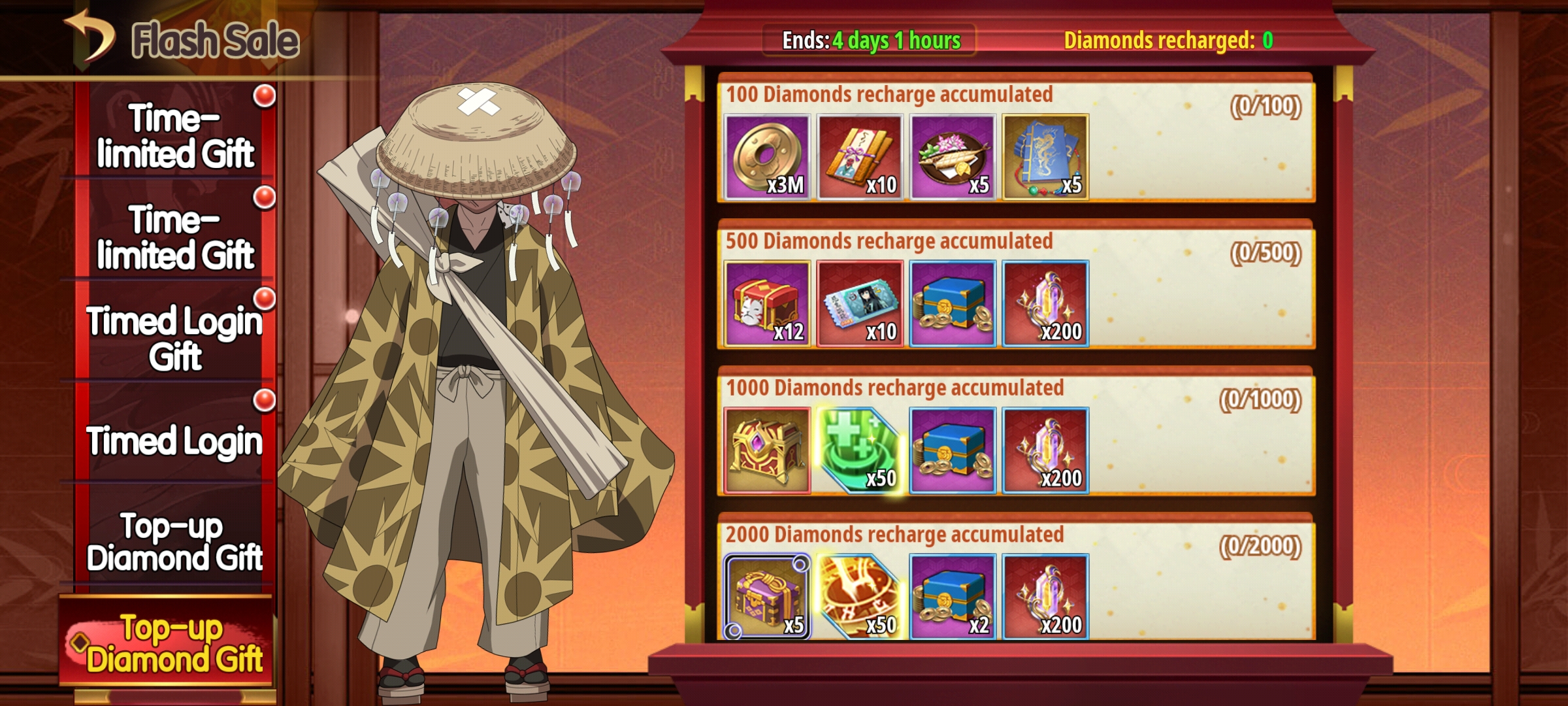Viewport: 1568px width, 706px height.
Task: View the green plus x50 reward
Action: click(x=860, y=450)
